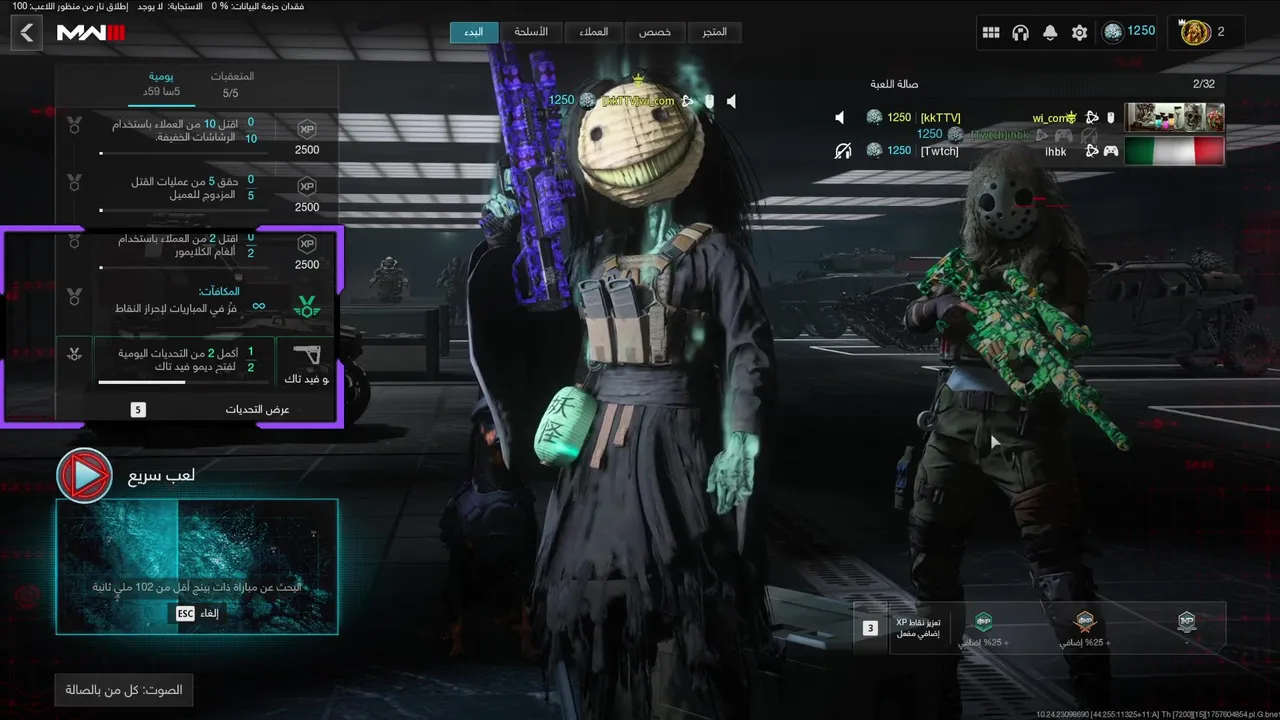
Task: Open settings with the gear icon
Action: 1079,33
